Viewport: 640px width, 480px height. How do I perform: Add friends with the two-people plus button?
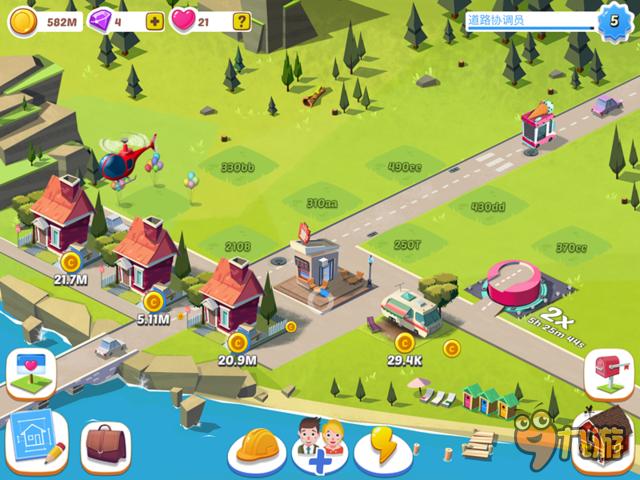[319, 446]
